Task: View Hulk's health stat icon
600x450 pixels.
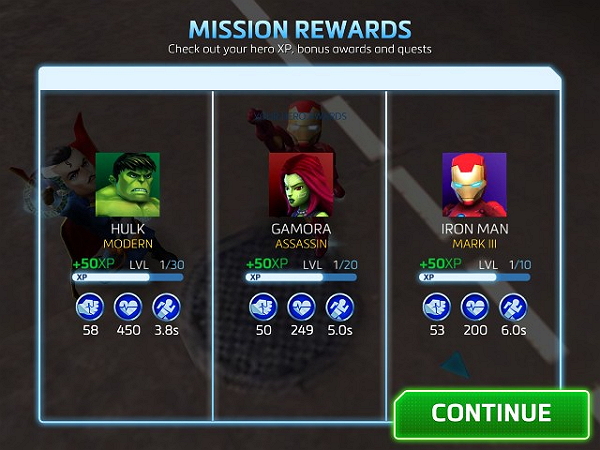Action: tap(127, 306)
